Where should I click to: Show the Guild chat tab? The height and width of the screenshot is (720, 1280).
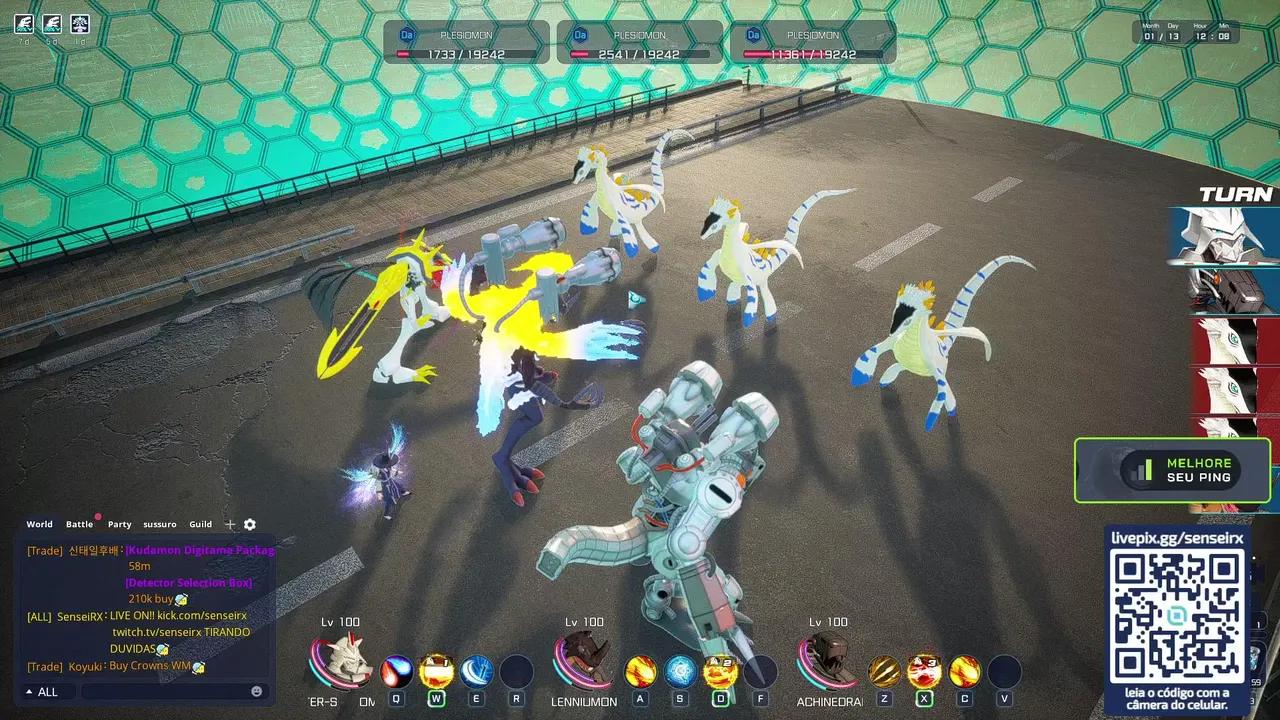click(x=201, y=524)
